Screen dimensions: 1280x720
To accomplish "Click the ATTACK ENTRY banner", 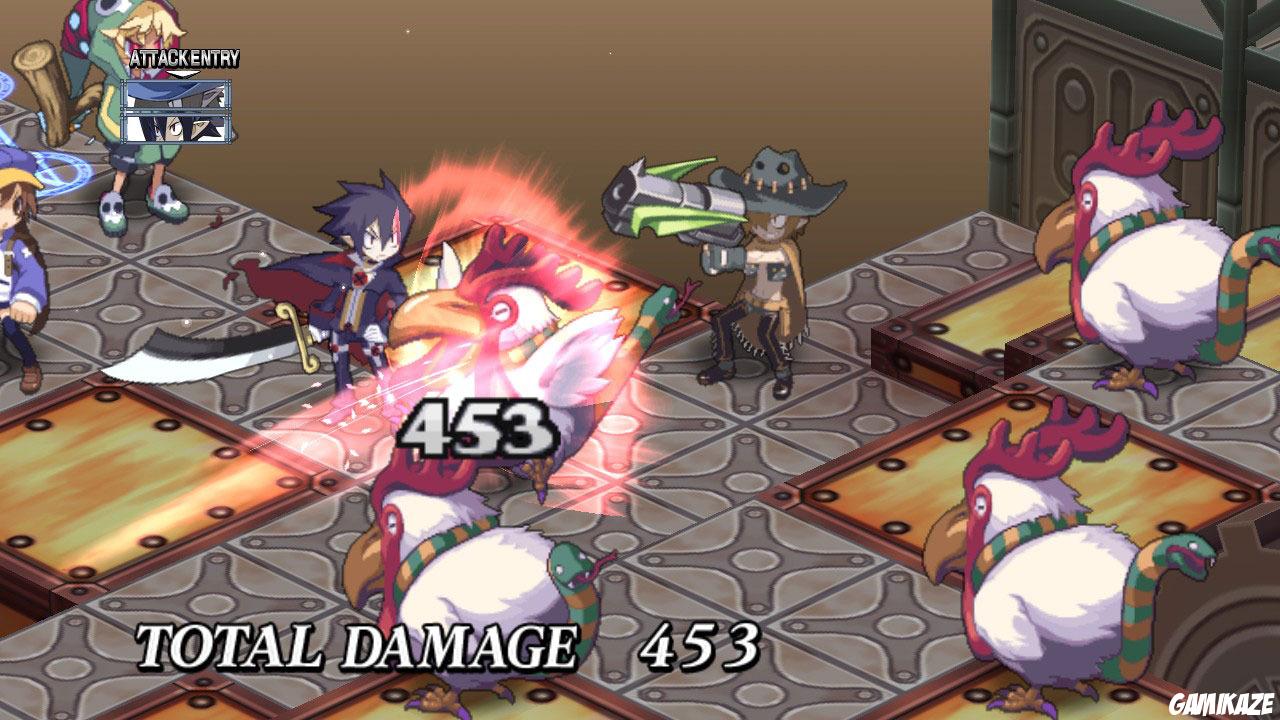I will click(x=183, y=59).
